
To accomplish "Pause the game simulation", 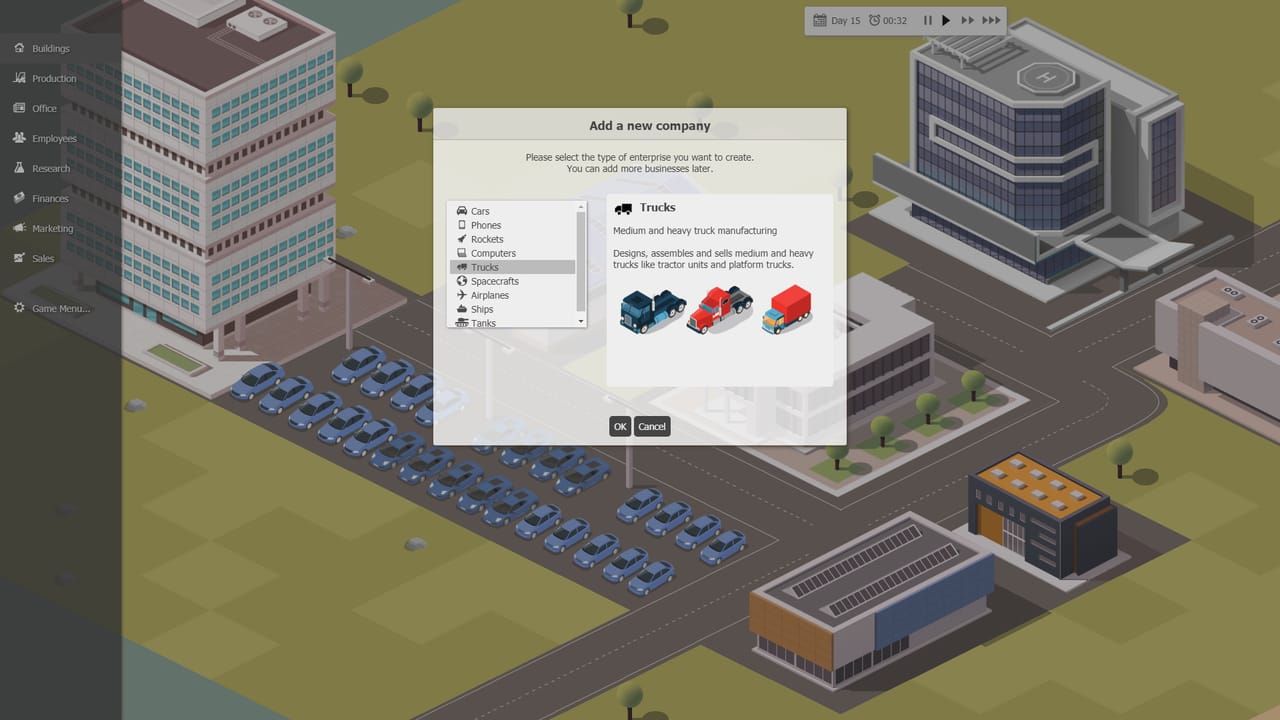I will pyautogui.click(x=927, y=19).
